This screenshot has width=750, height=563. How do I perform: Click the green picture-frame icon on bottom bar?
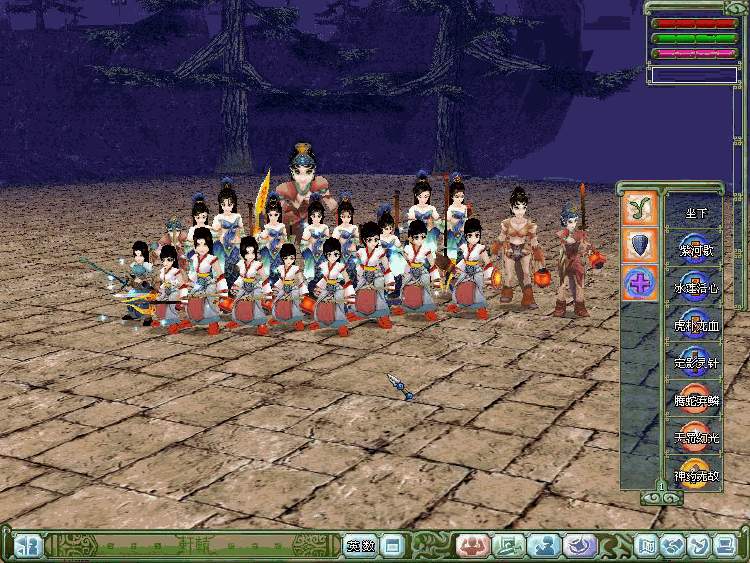(x=509, y=546)
